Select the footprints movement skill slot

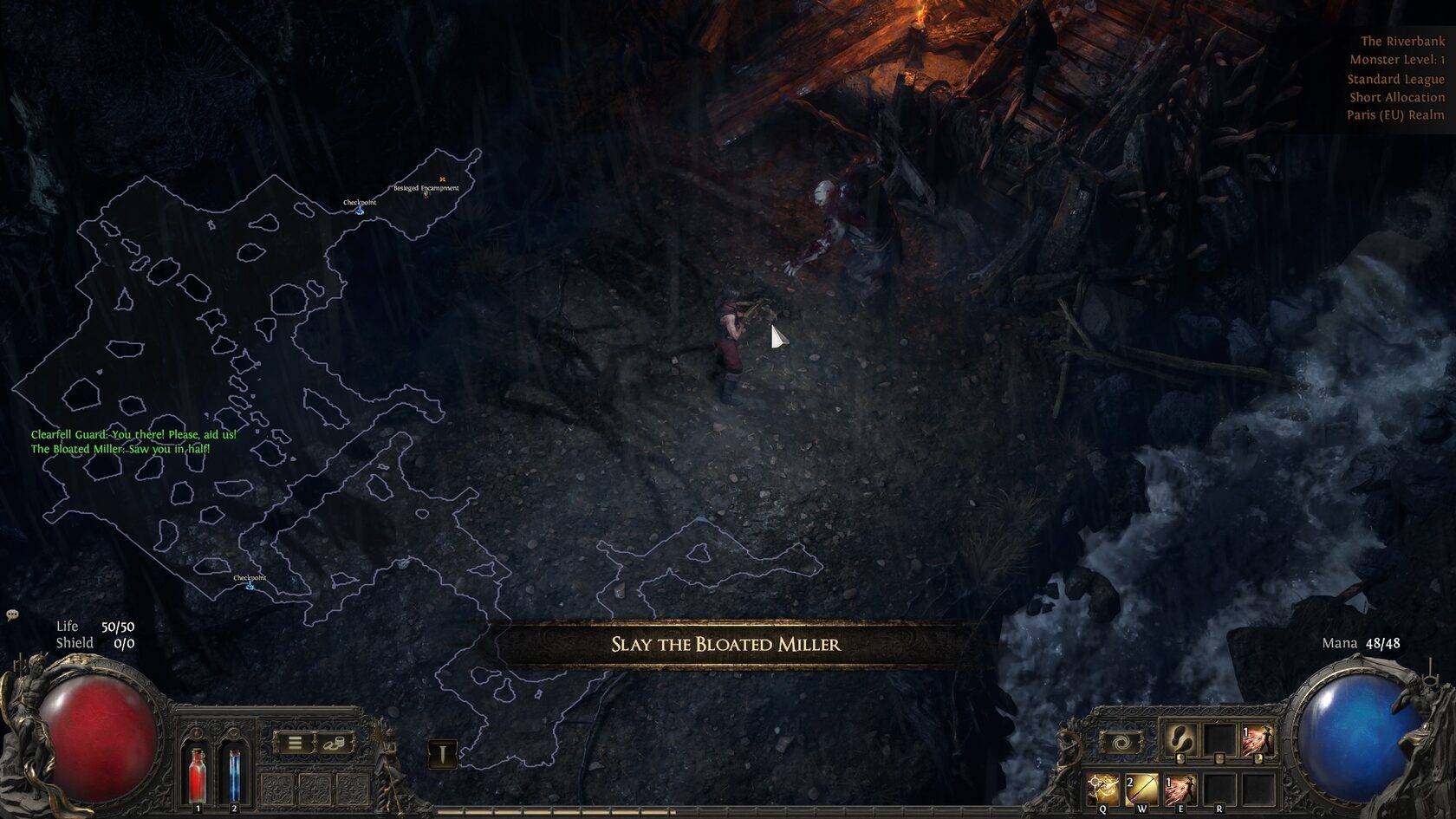pyautogui.click(x=1180, y=739)
